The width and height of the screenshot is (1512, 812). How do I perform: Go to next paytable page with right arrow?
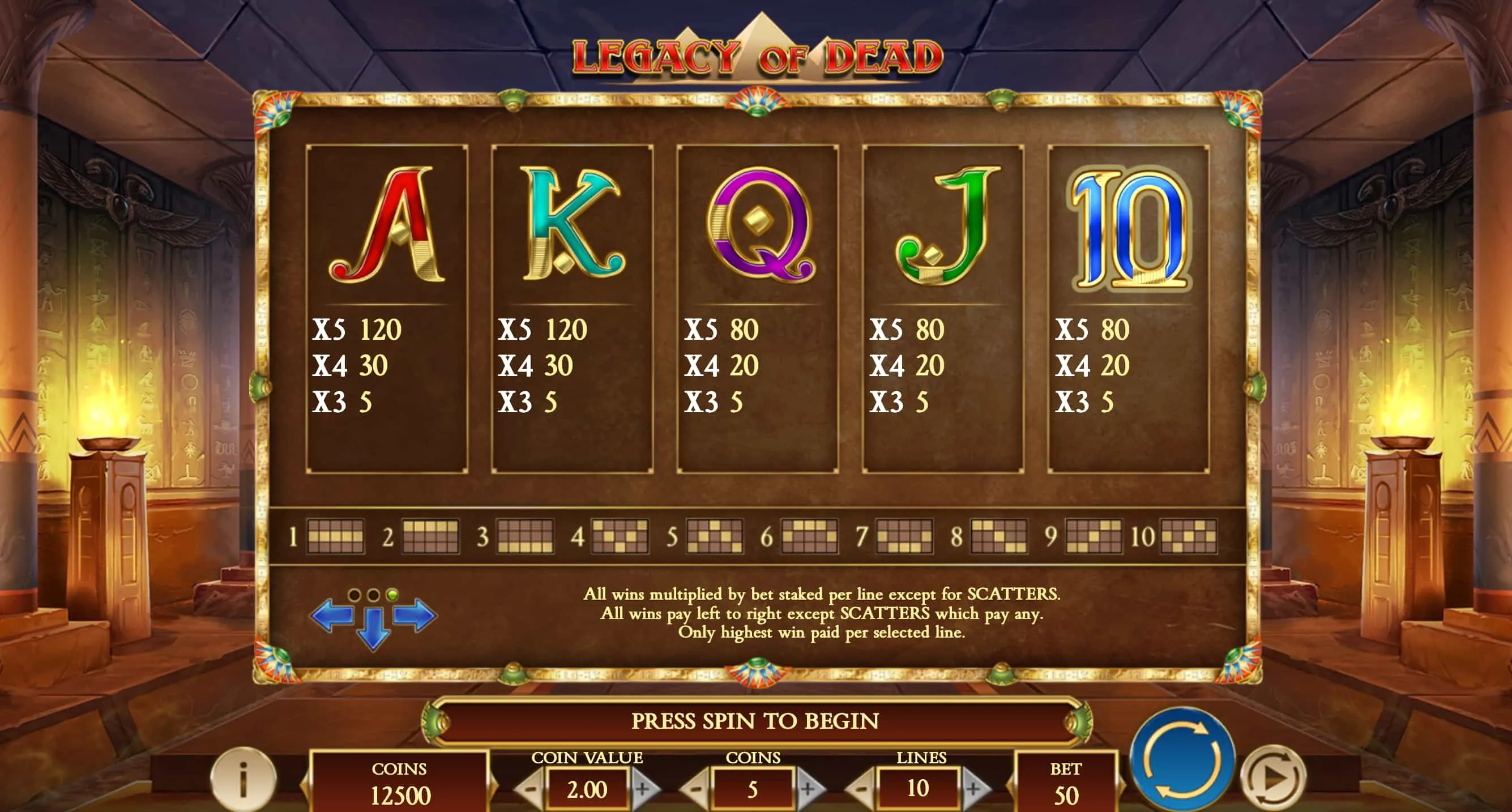[415, 616]
